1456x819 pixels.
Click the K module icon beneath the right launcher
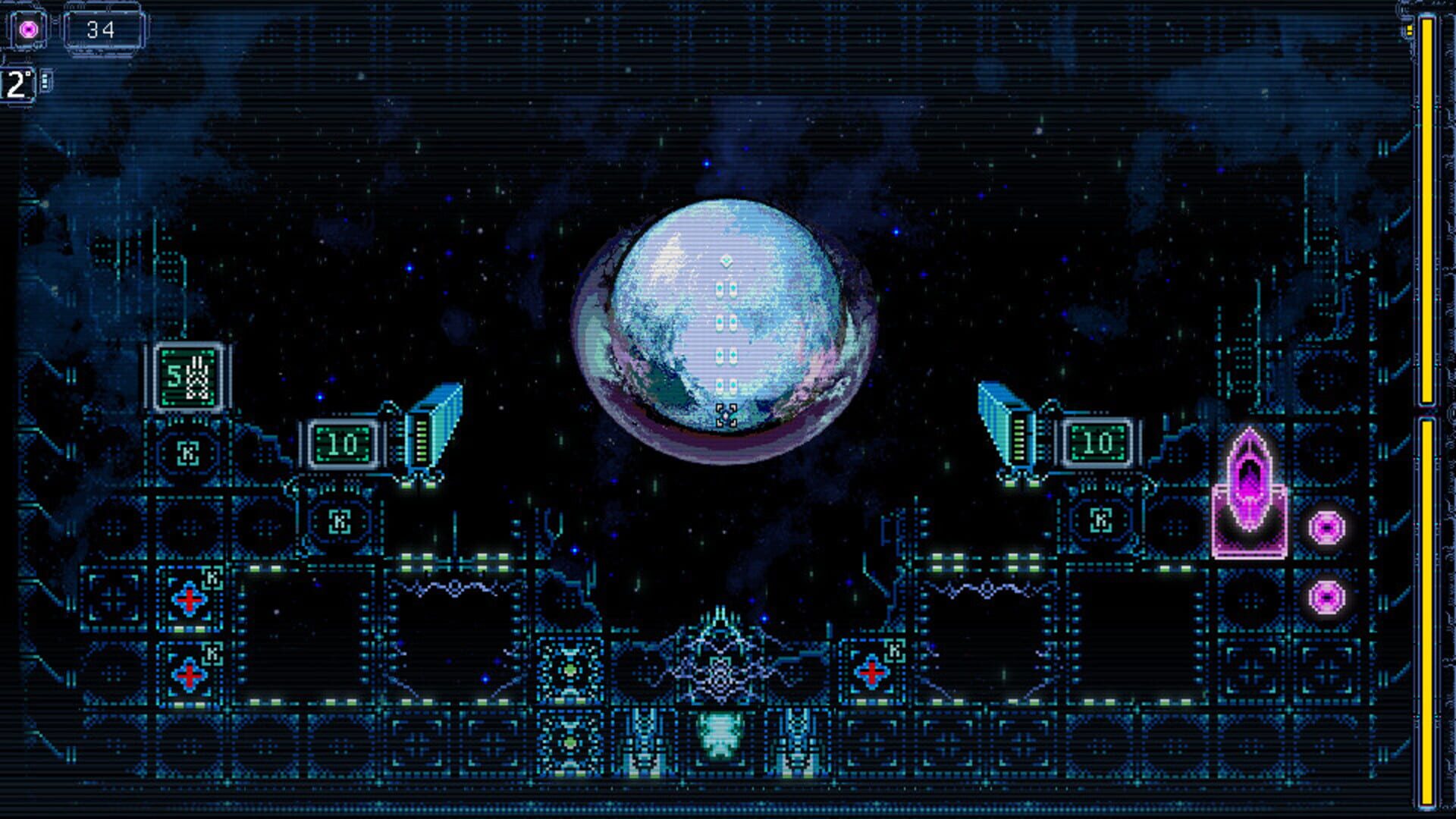coord(1102,520)
